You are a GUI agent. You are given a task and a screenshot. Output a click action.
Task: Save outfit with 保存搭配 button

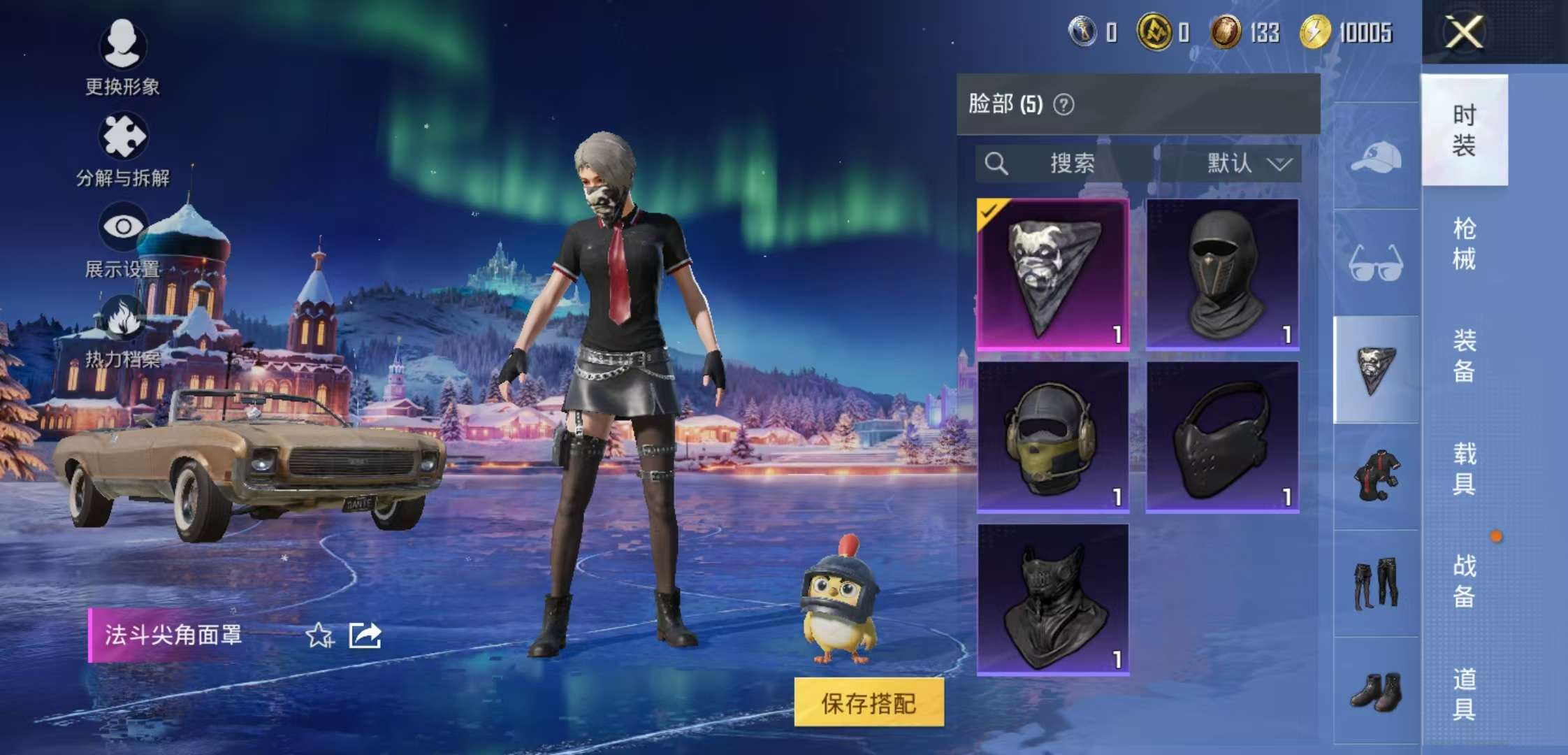(869, 703)
